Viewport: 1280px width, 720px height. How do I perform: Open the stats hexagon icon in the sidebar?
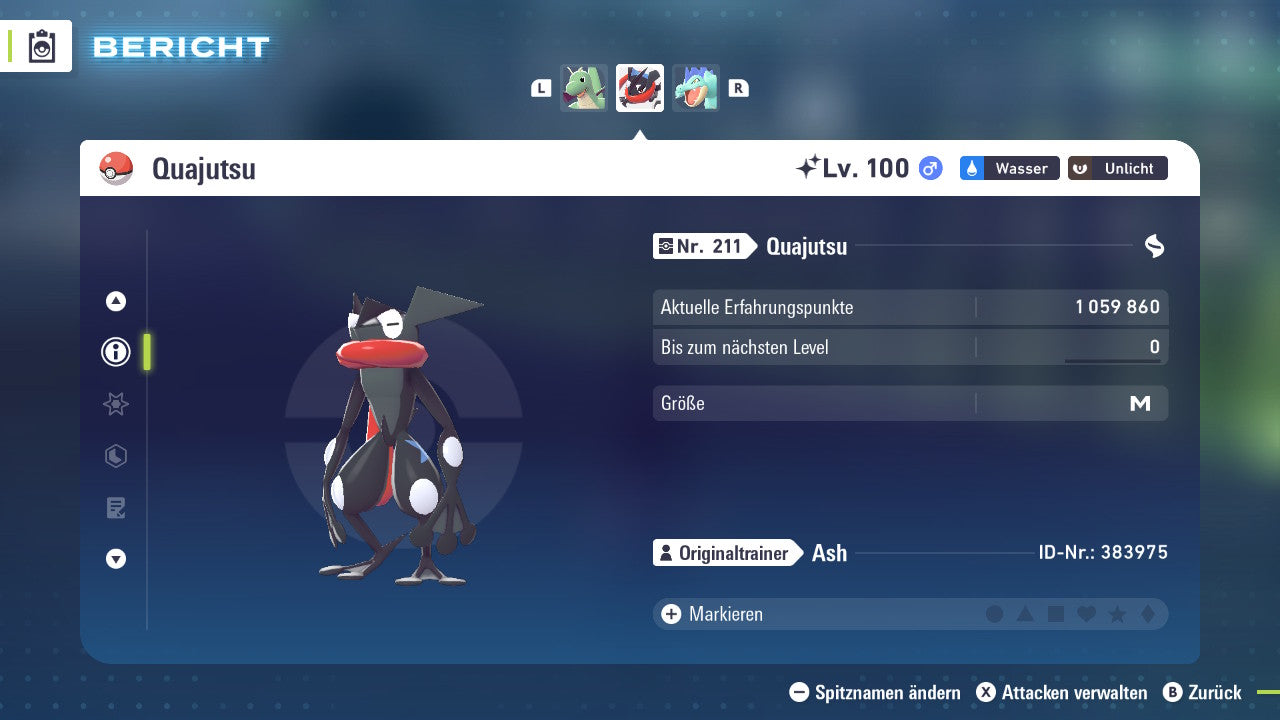click(x=115, y=456)
